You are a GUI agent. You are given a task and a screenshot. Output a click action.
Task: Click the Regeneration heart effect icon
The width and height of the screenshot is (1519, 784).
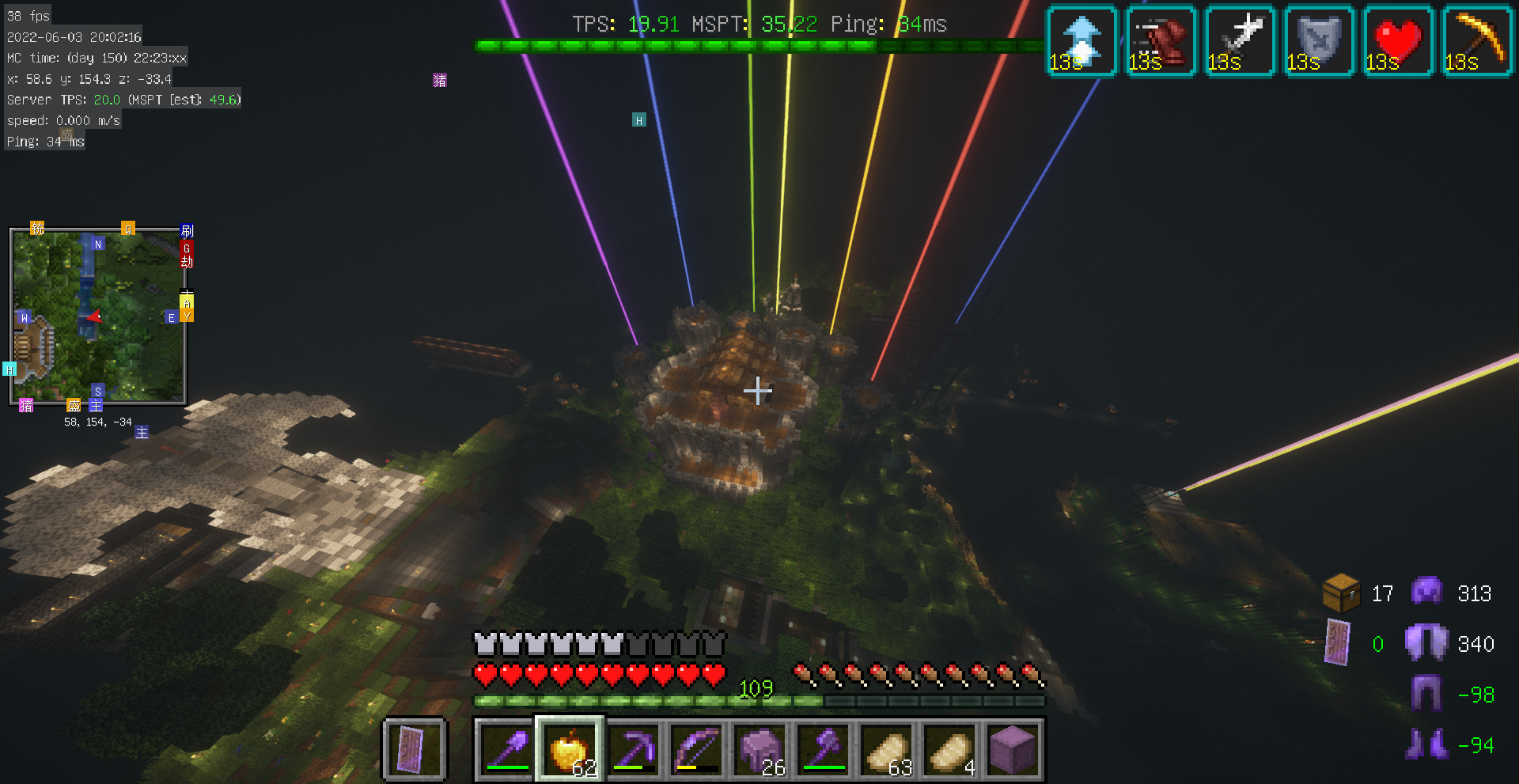point(1398,41)
